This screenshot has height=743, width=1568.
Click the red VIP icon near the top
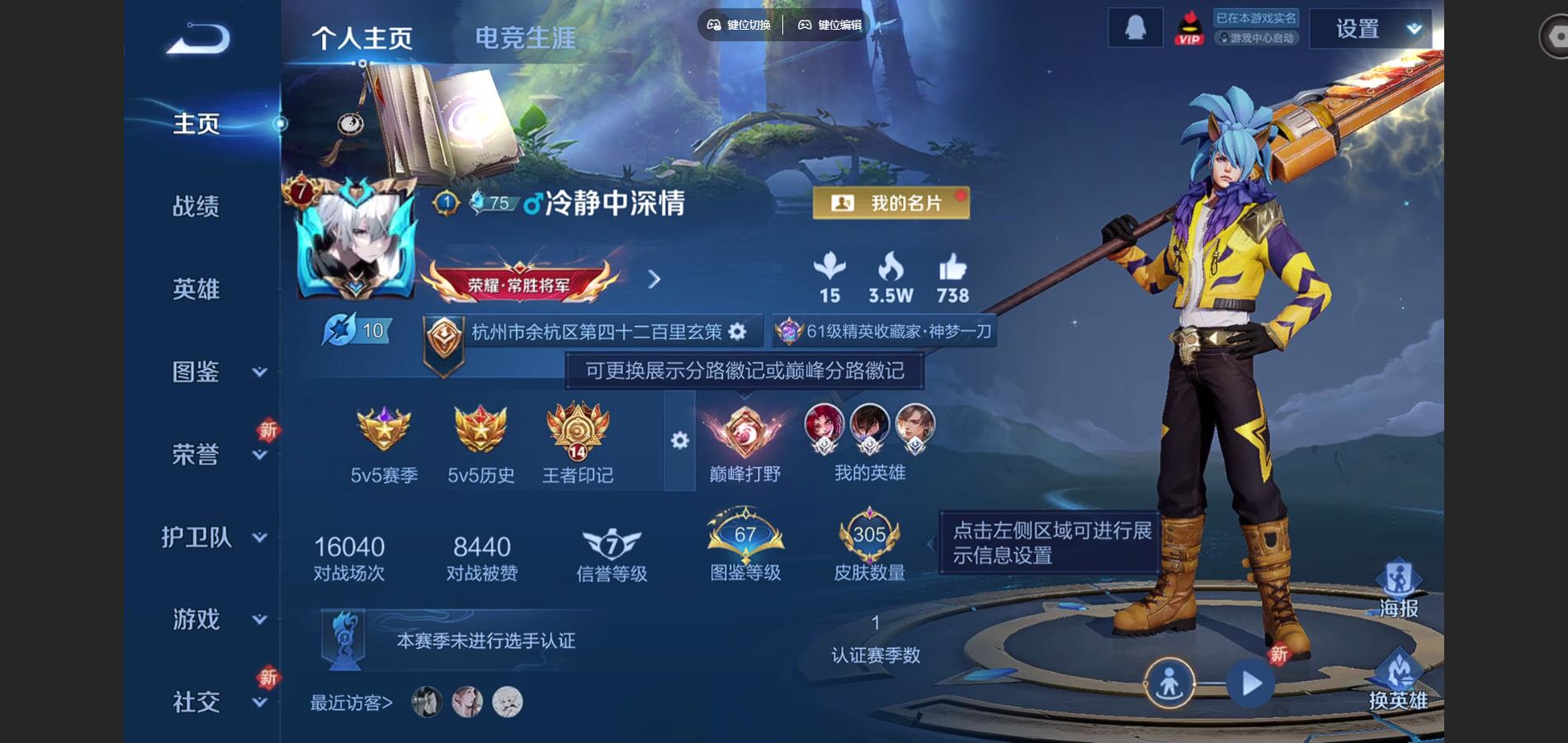pyautogui.click(x=1188, y=26)
